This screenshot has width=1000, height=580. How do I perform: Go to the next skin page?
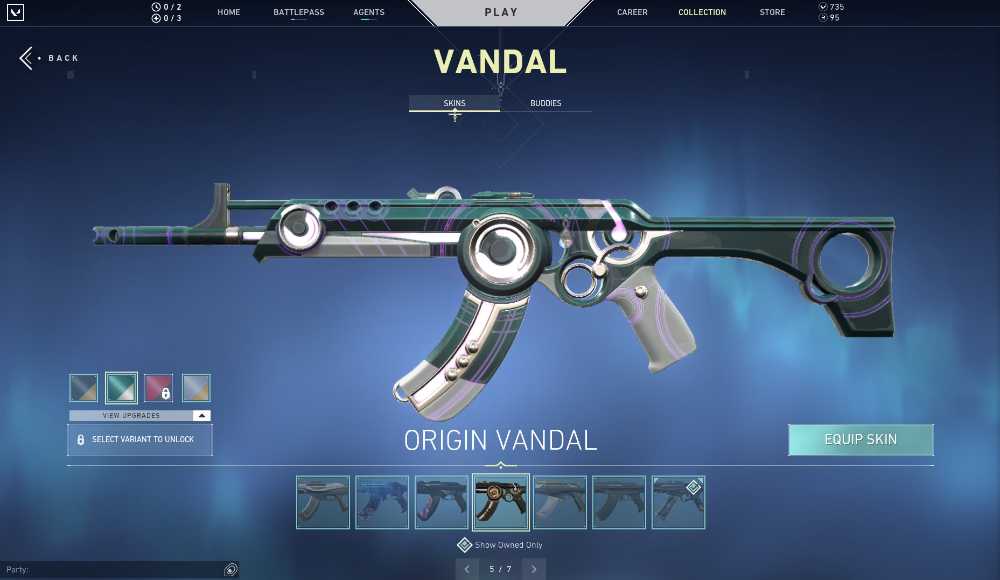pyautogui.click(x=534, y=569)
